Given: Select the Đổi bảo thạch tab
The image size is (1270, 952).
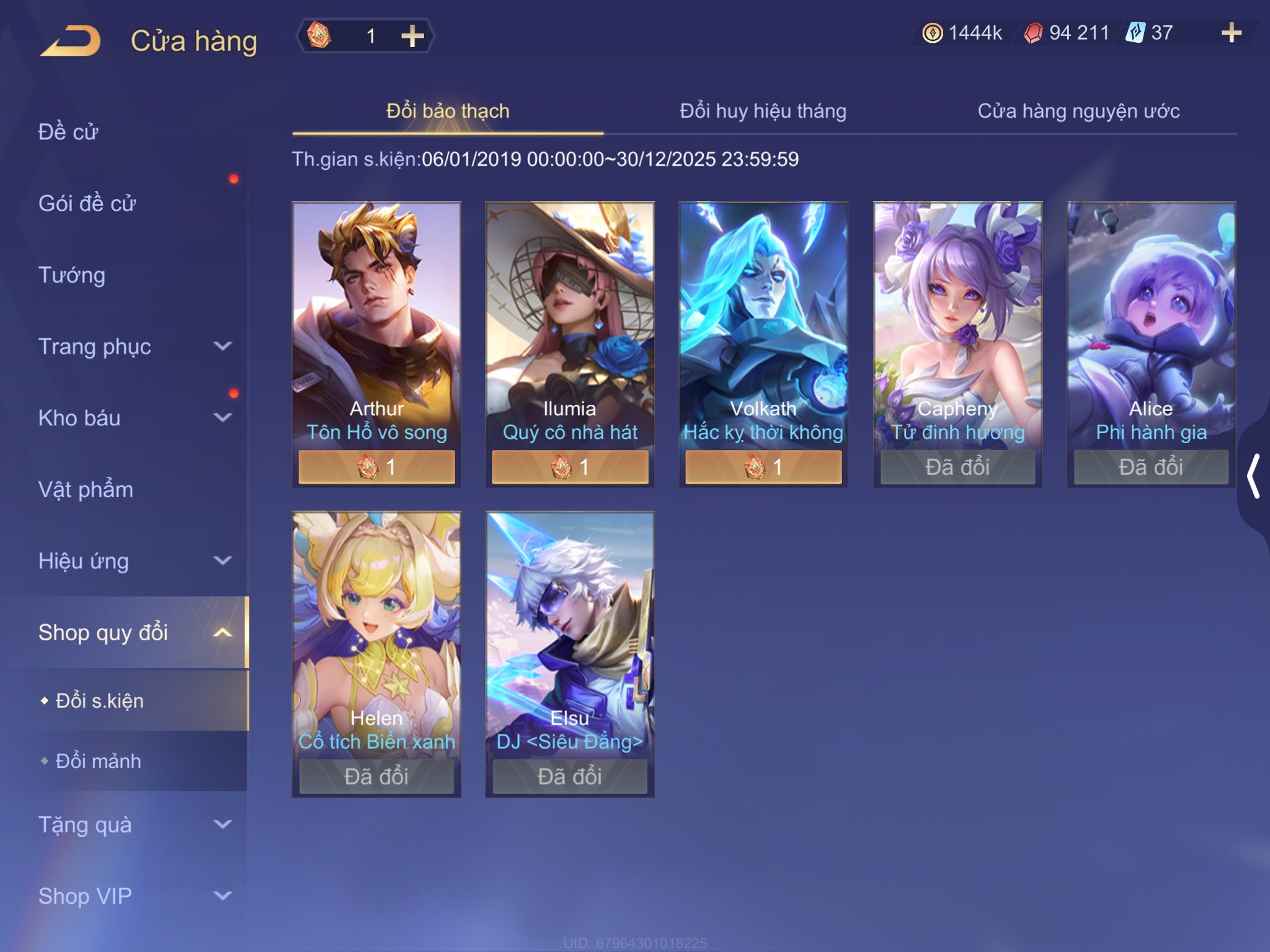Looking at the screenshot, I should click(x=448, y=111).
